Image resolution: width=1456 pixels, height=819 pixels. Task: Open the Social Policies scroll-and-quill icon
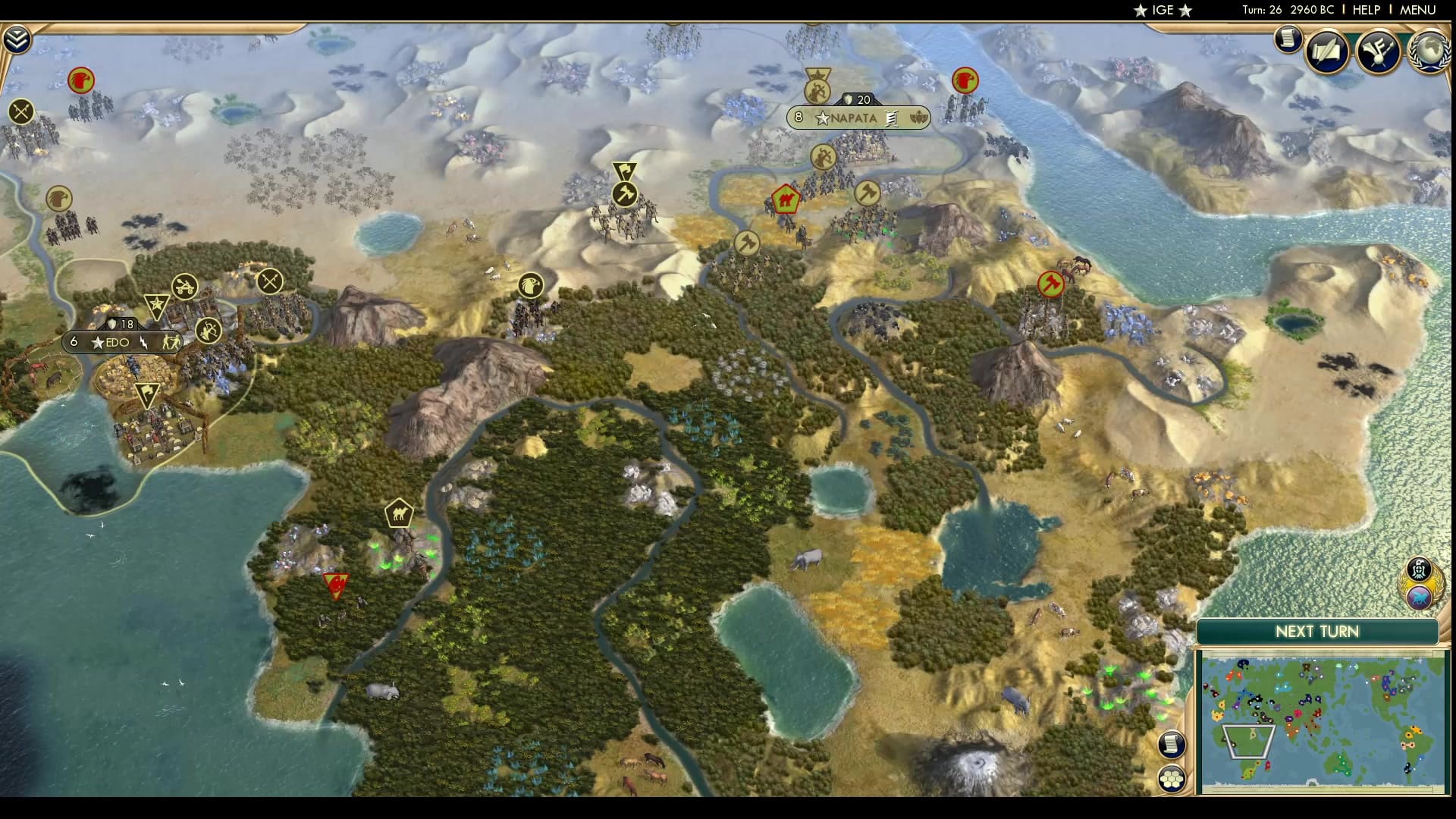click(x=1326, y=52)
